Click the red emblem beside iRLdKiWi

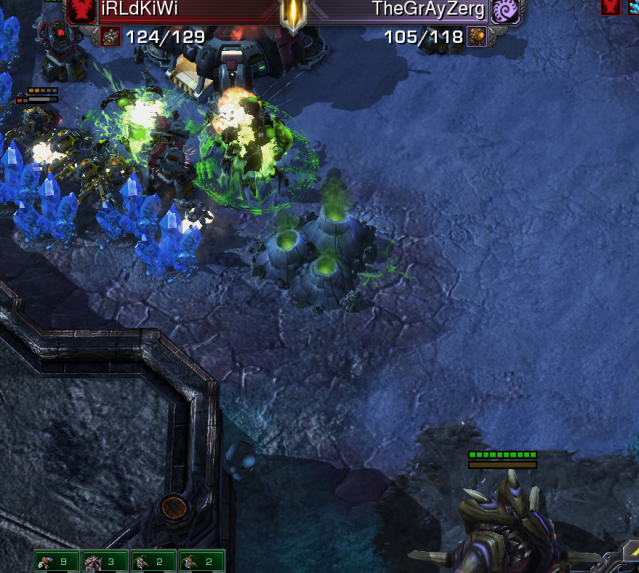coord(81,10)
